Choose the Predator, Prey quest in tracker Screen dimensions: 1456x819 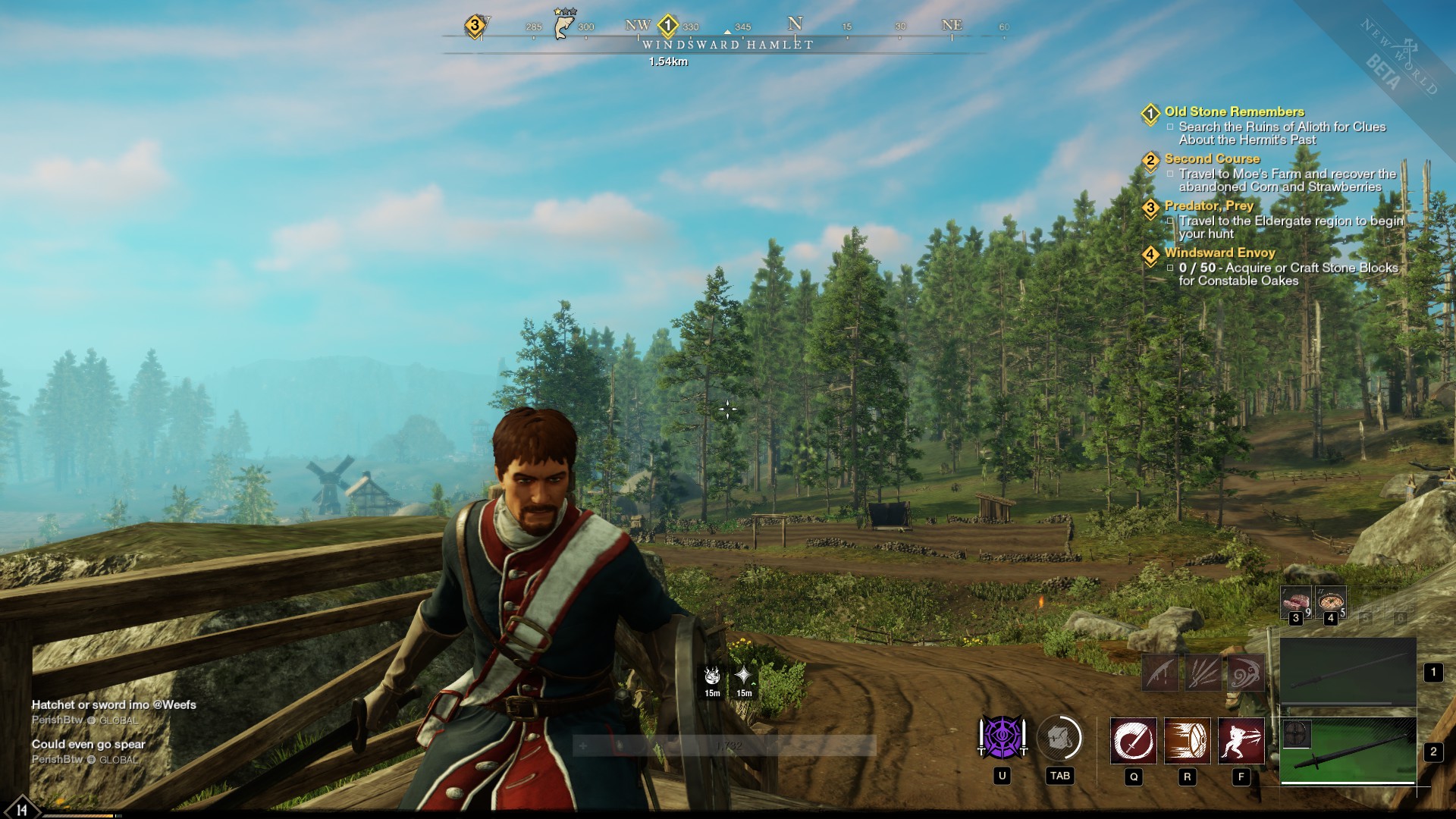[x=1208, y=206]
